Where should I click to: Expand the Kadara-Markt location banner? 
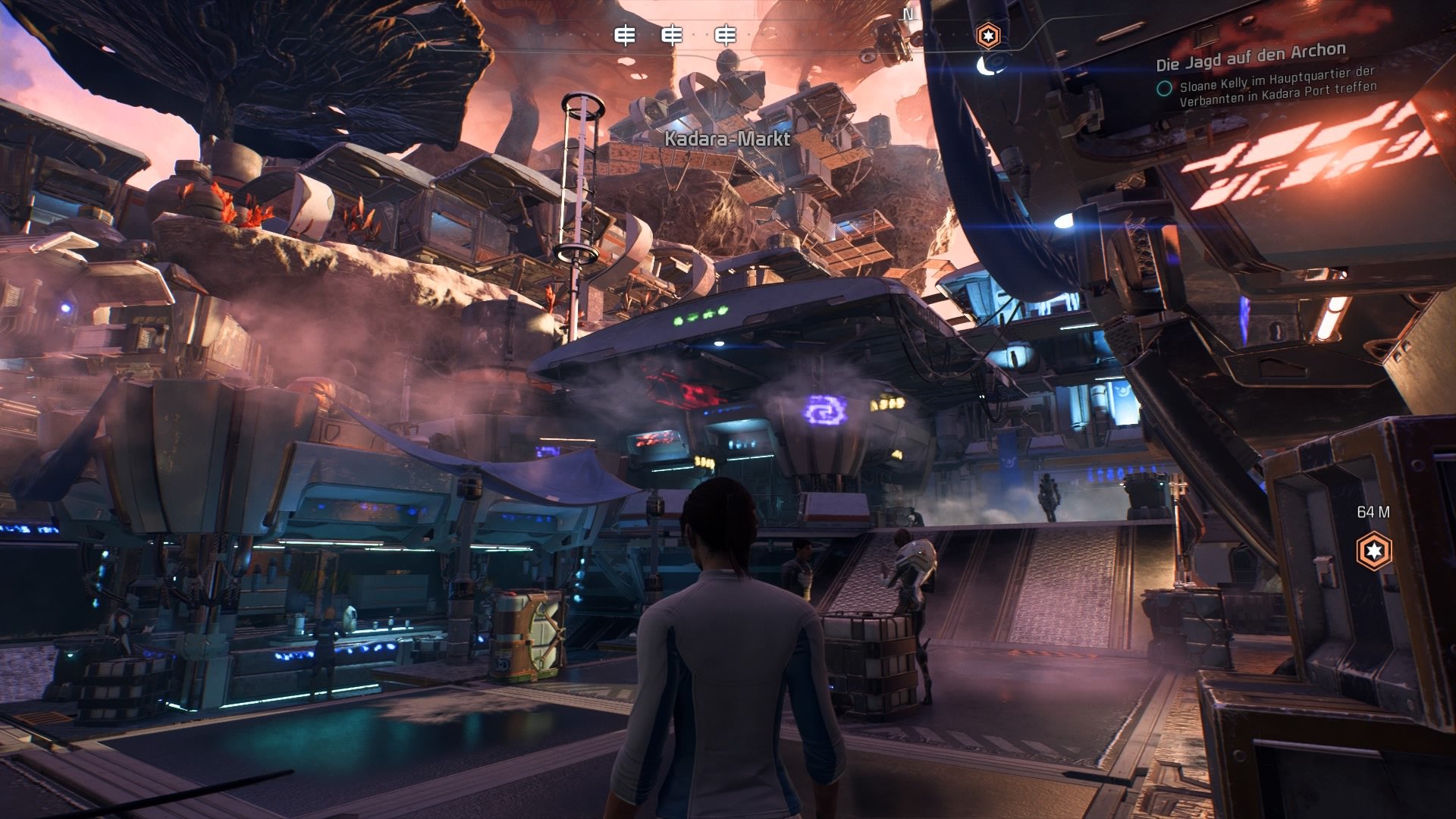pos(728,140)
